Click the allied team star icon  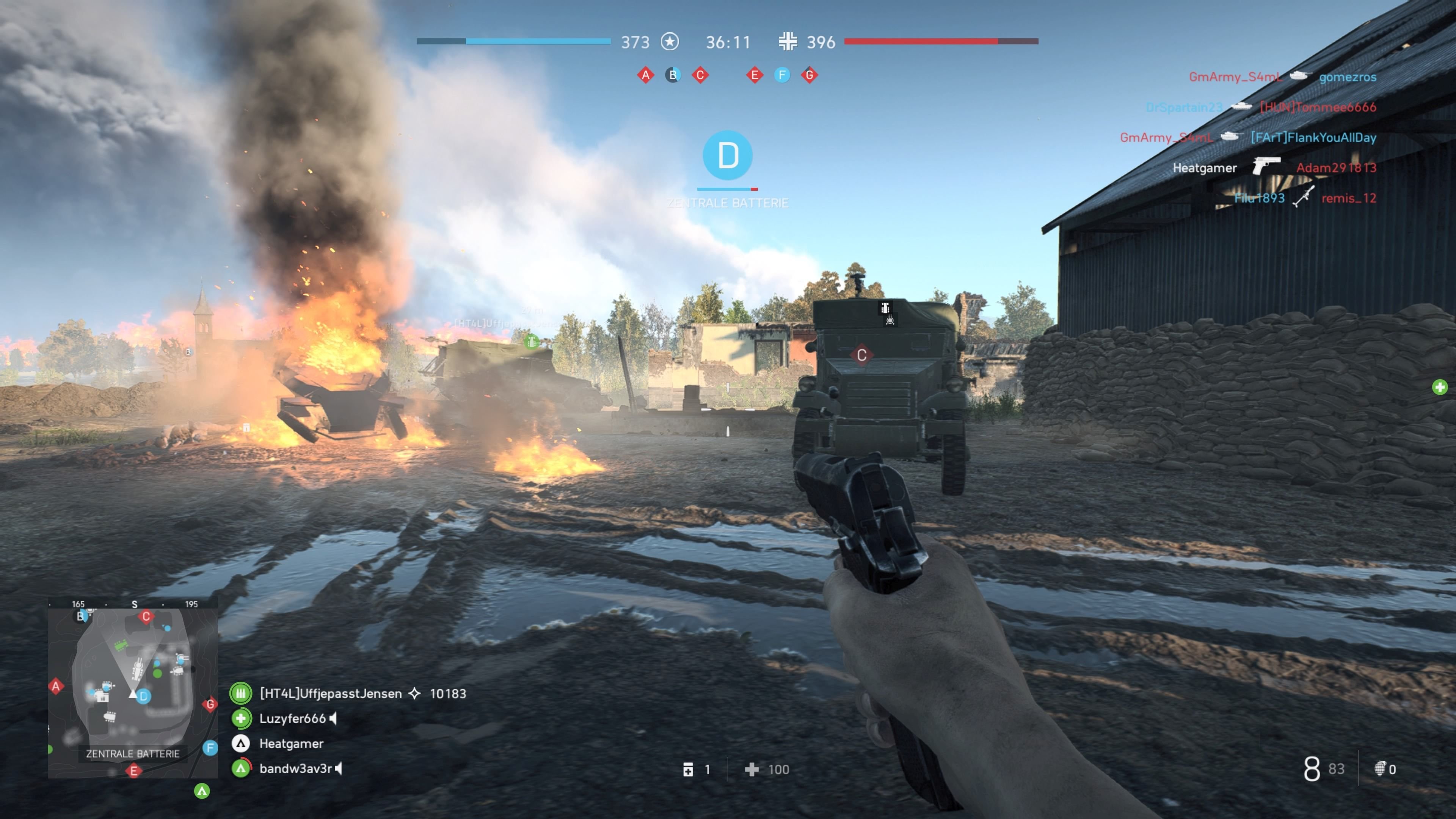click(670, 42)
